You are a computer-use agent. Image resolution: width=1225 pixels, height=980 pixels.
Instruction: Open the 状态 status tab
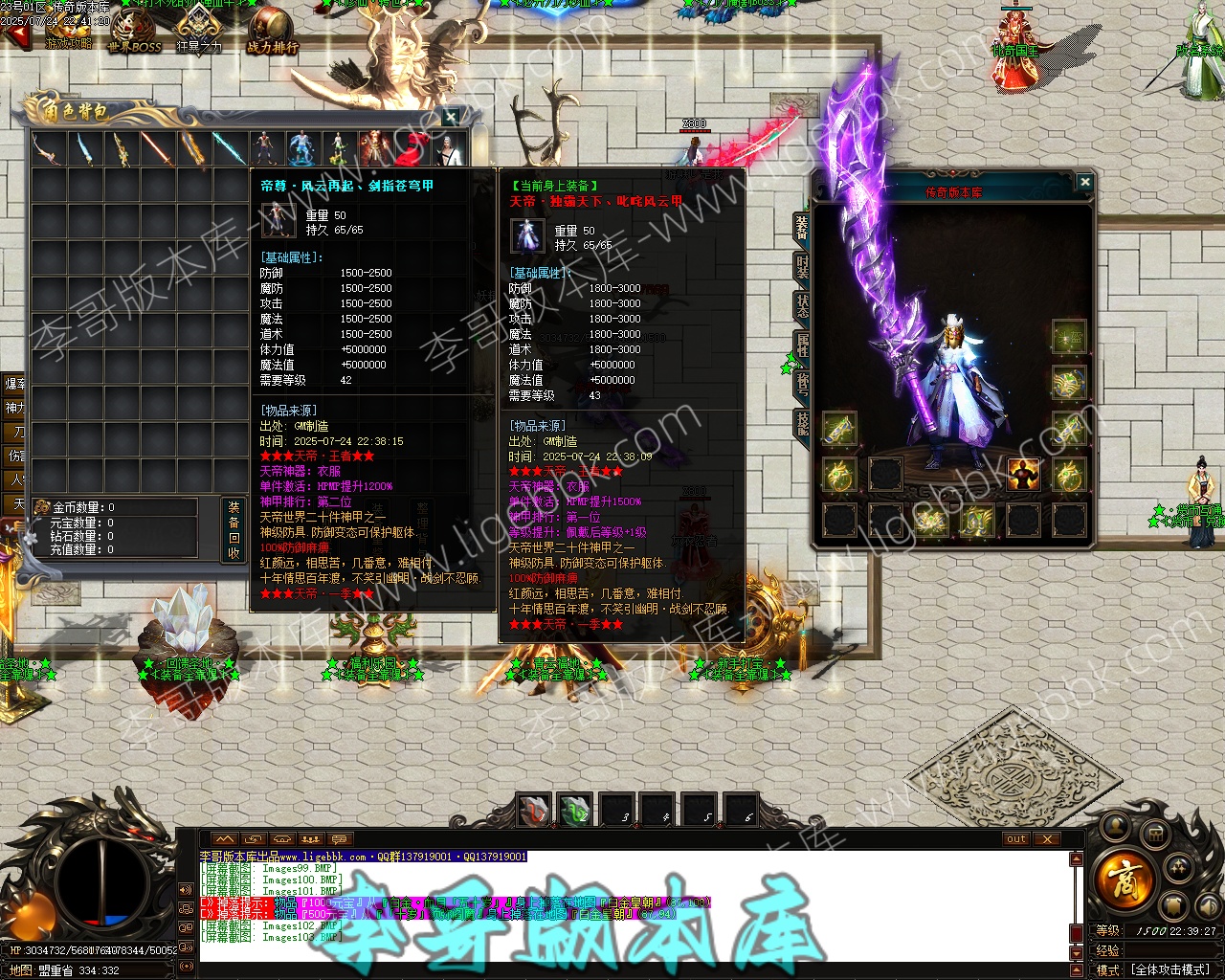tap(801, 306)
